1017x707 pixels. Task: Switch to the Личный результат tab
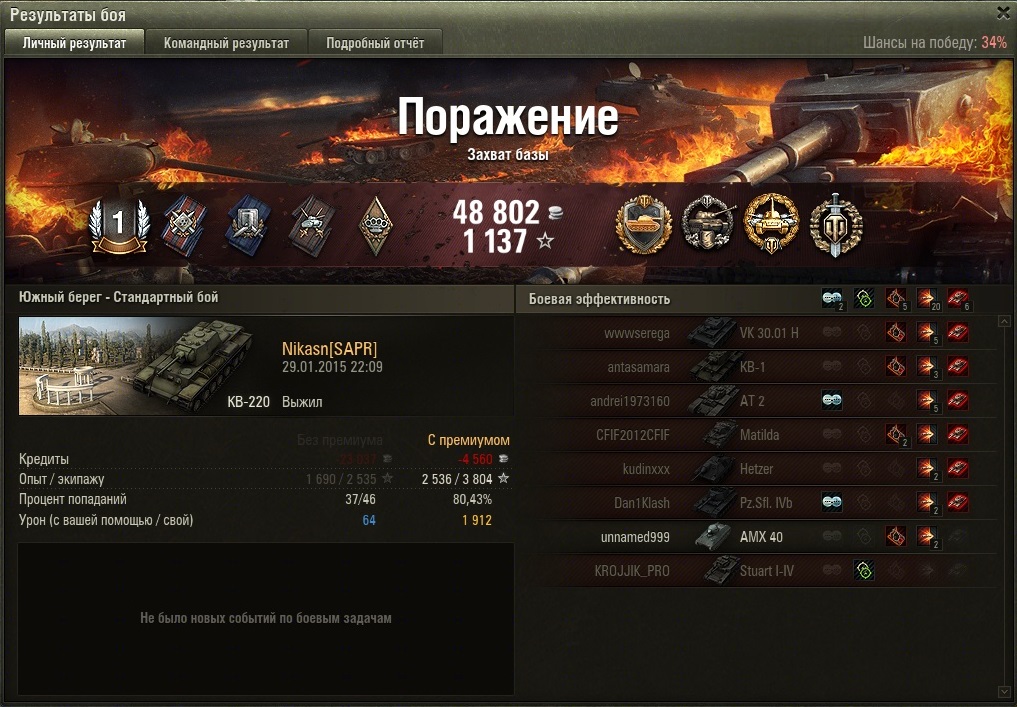point(74,43)
